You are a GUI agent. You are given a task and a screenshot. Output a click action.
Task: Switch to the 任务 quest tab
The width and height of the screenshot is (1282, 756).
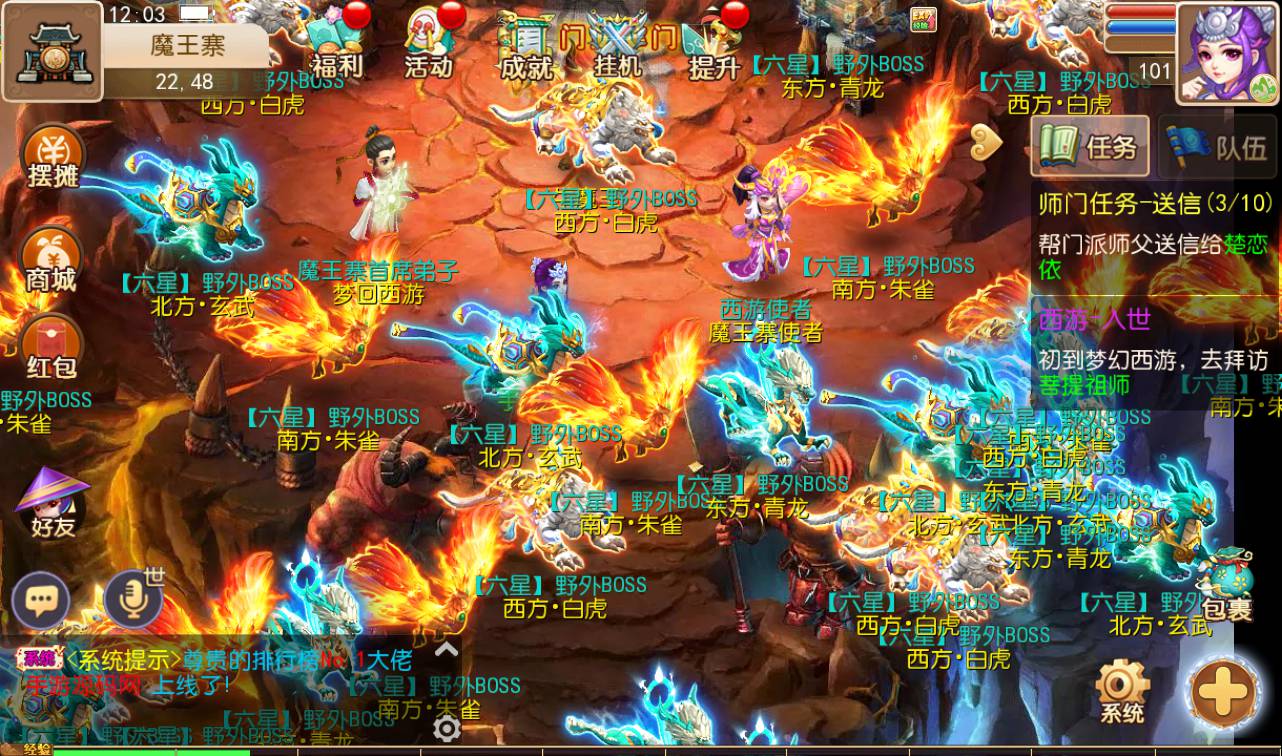[1091, 147]
